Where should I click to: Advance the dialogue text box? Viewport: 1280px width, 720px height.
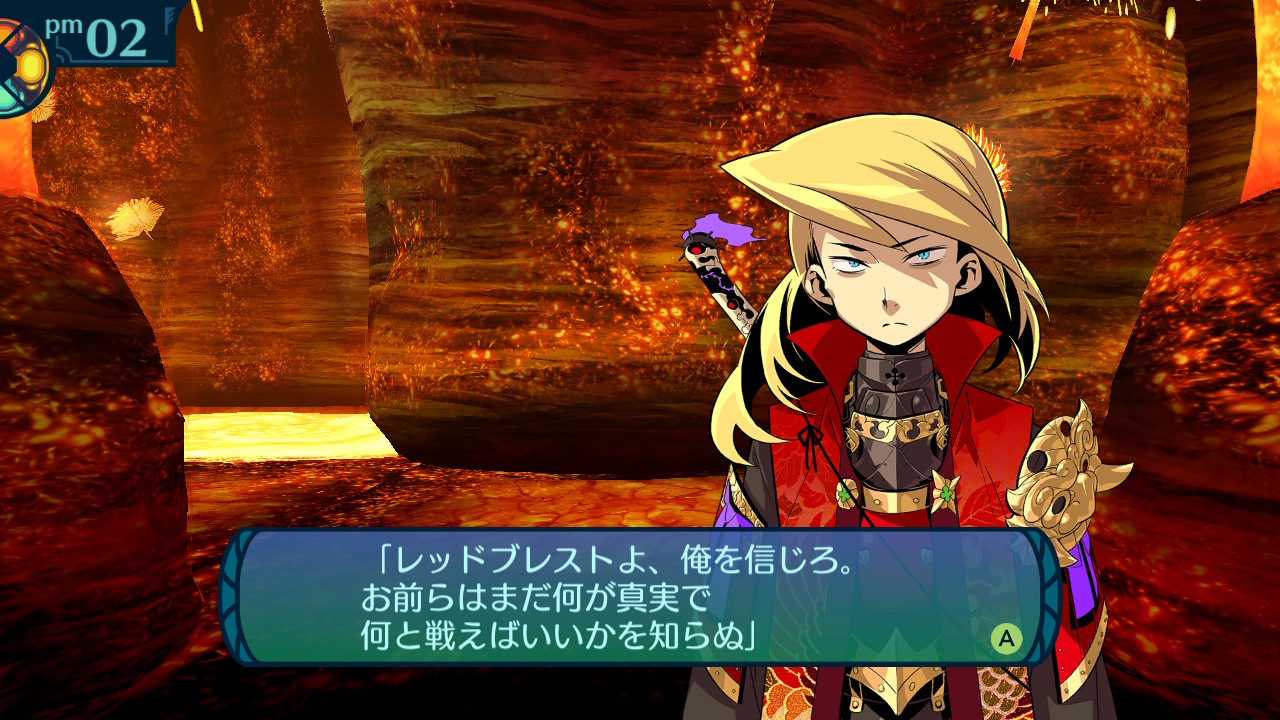click(1006, 638)
